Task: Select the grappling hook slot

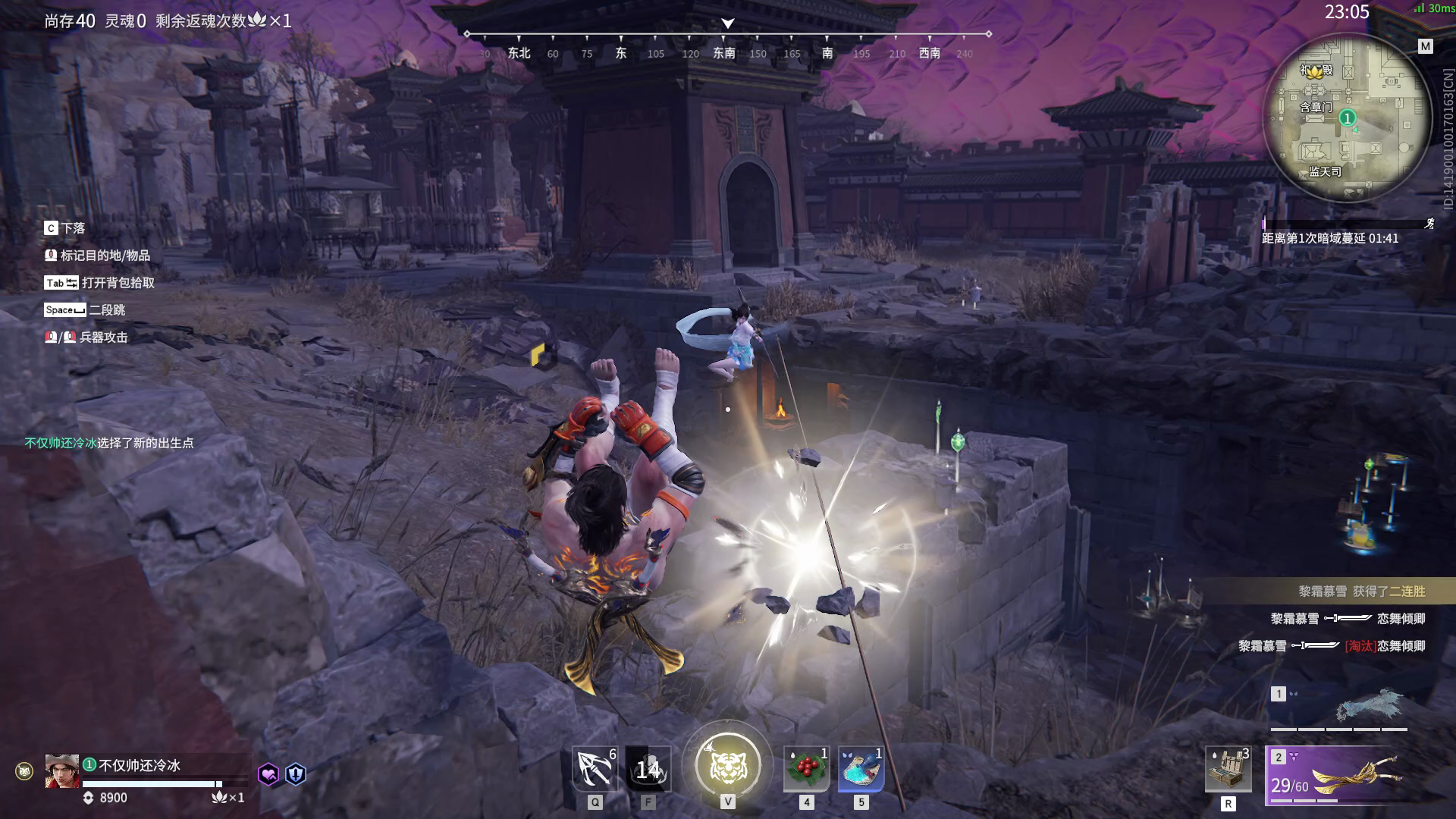Action: pos(595,770)
